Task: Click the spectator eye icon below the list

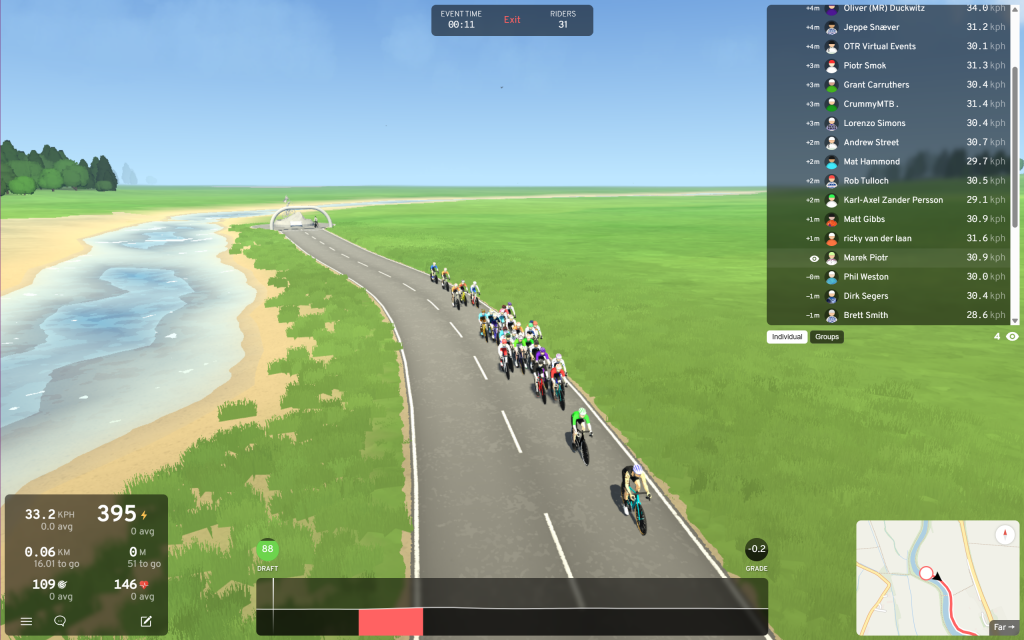Action: pos(1012,337)
